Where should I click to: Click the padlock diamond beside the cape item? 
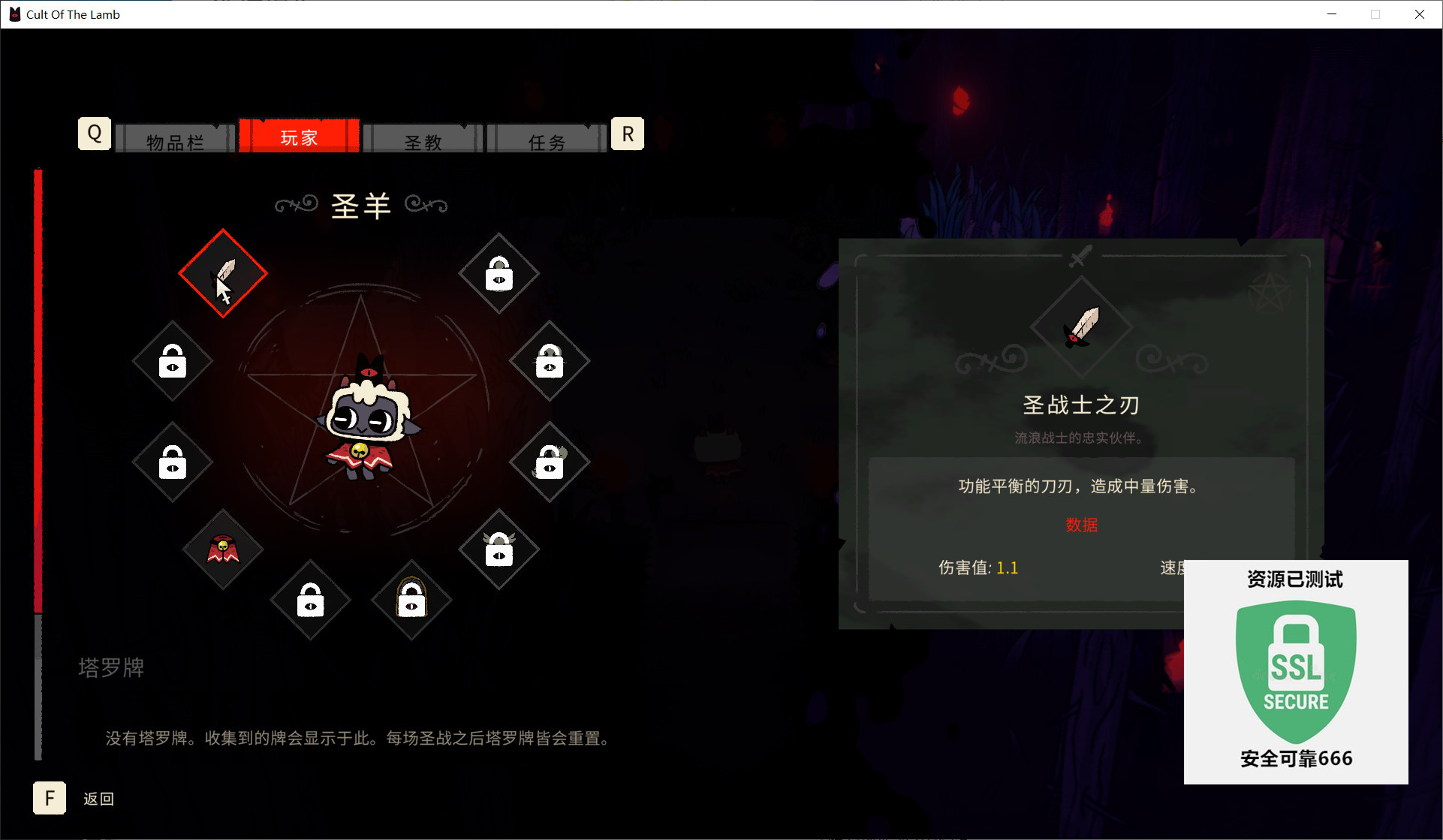click(172, 462)
